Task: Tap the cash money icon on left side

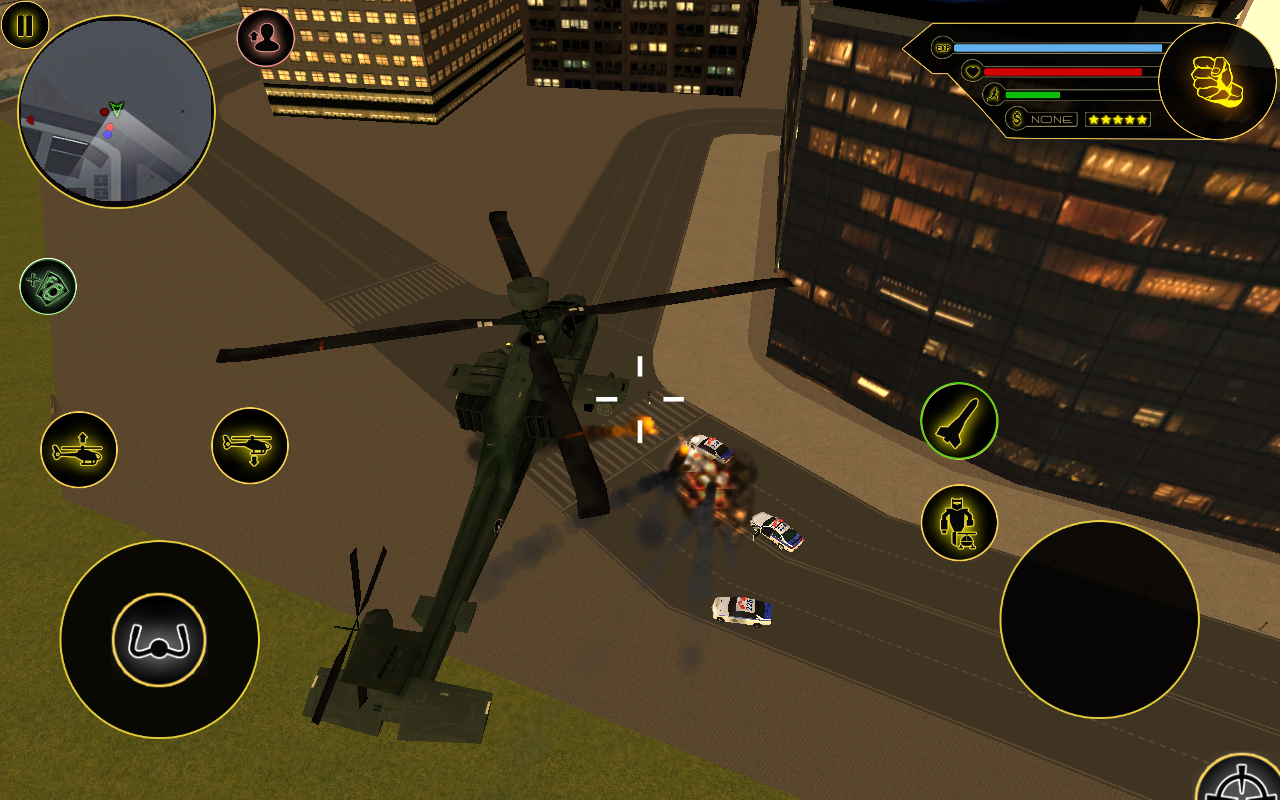Action: click(49, 287)
